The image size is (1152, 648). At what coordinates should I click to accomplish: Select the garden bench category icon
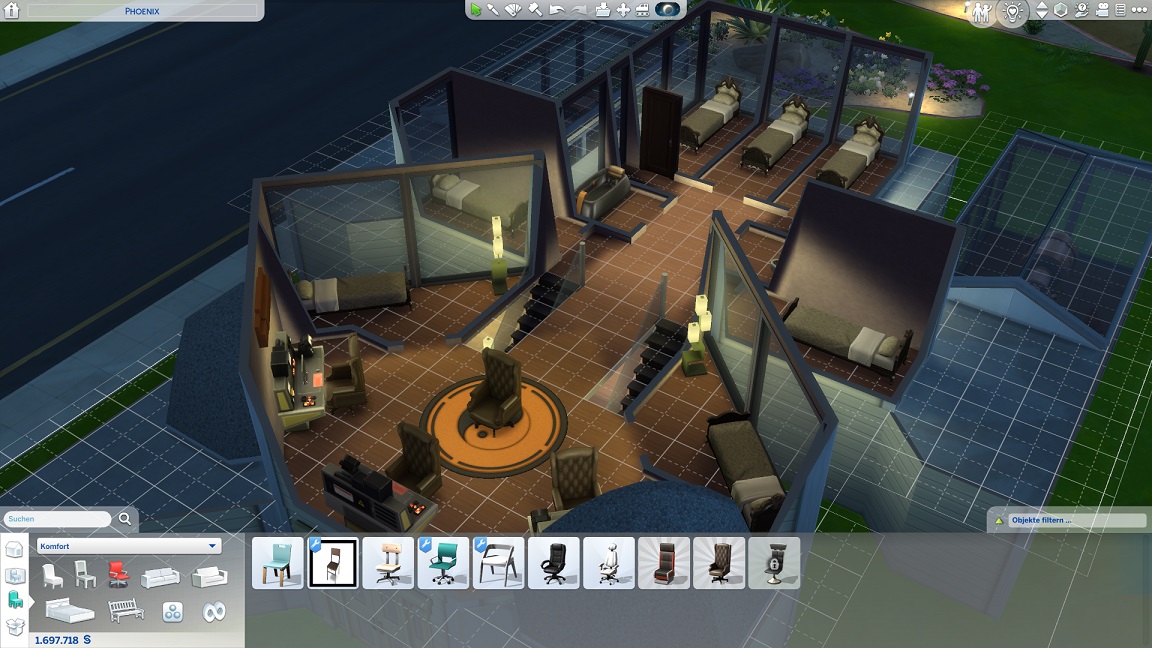click(126, 610)
